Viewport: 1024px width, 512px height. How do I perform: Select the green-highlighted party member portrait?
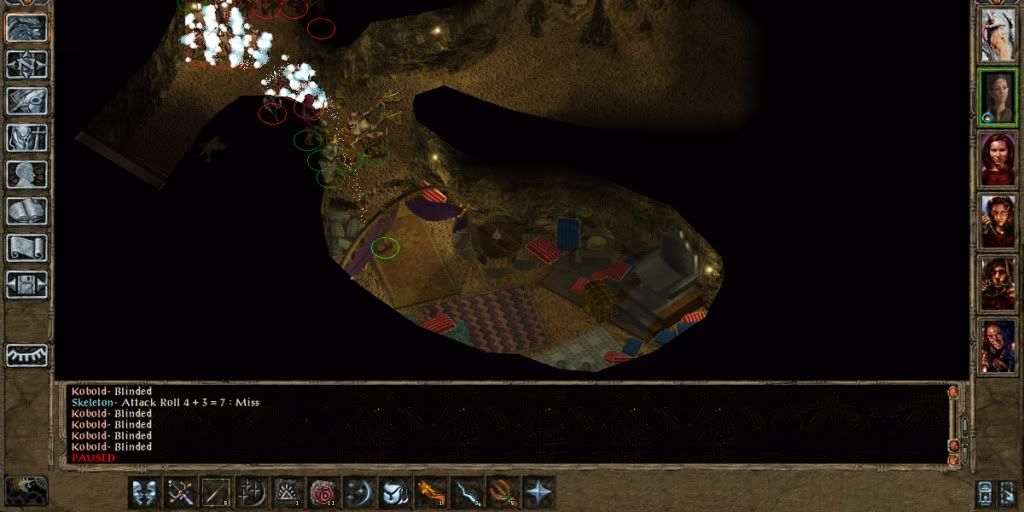[997, 96]
